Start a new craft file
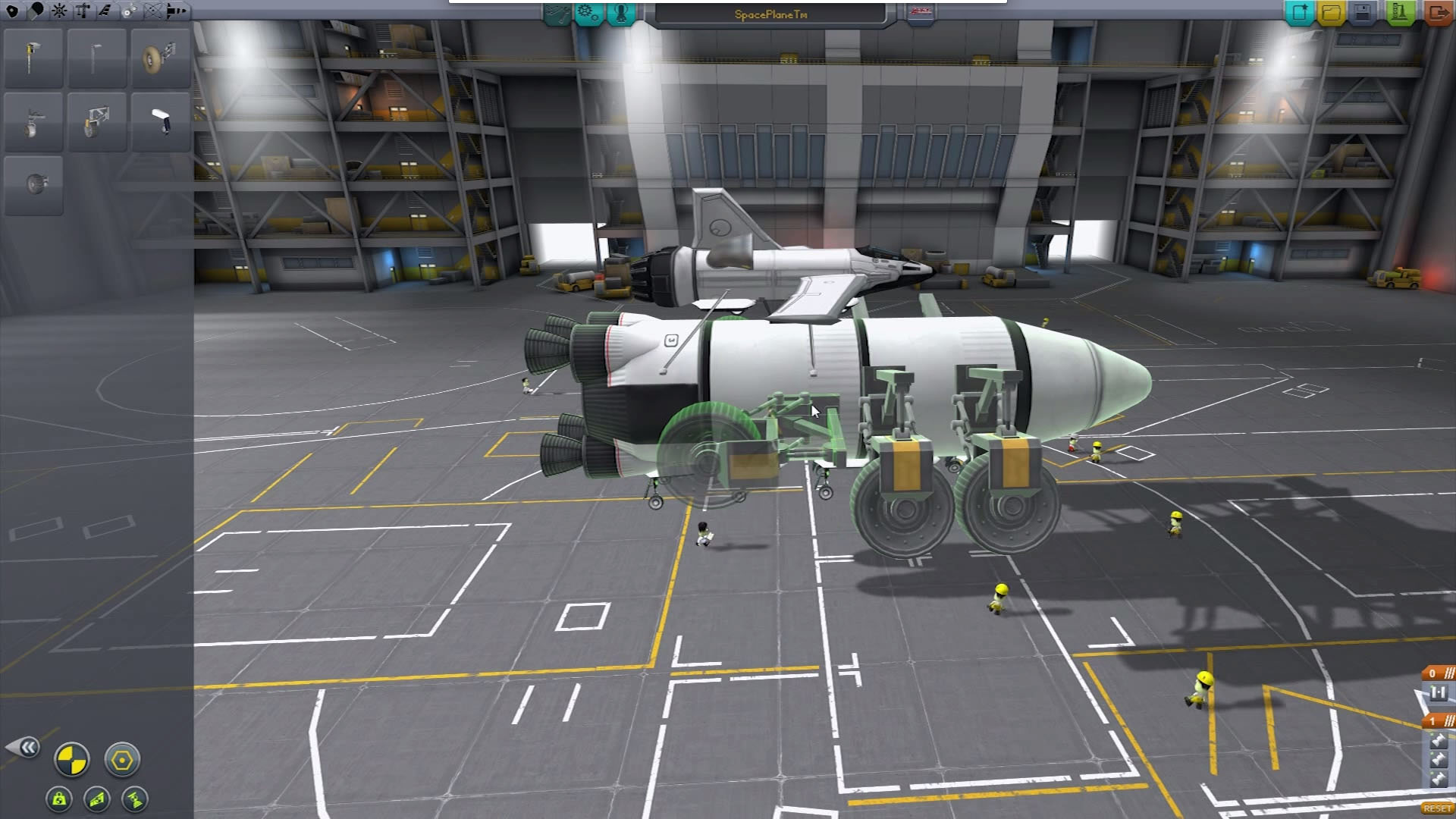 [1299, 13]
